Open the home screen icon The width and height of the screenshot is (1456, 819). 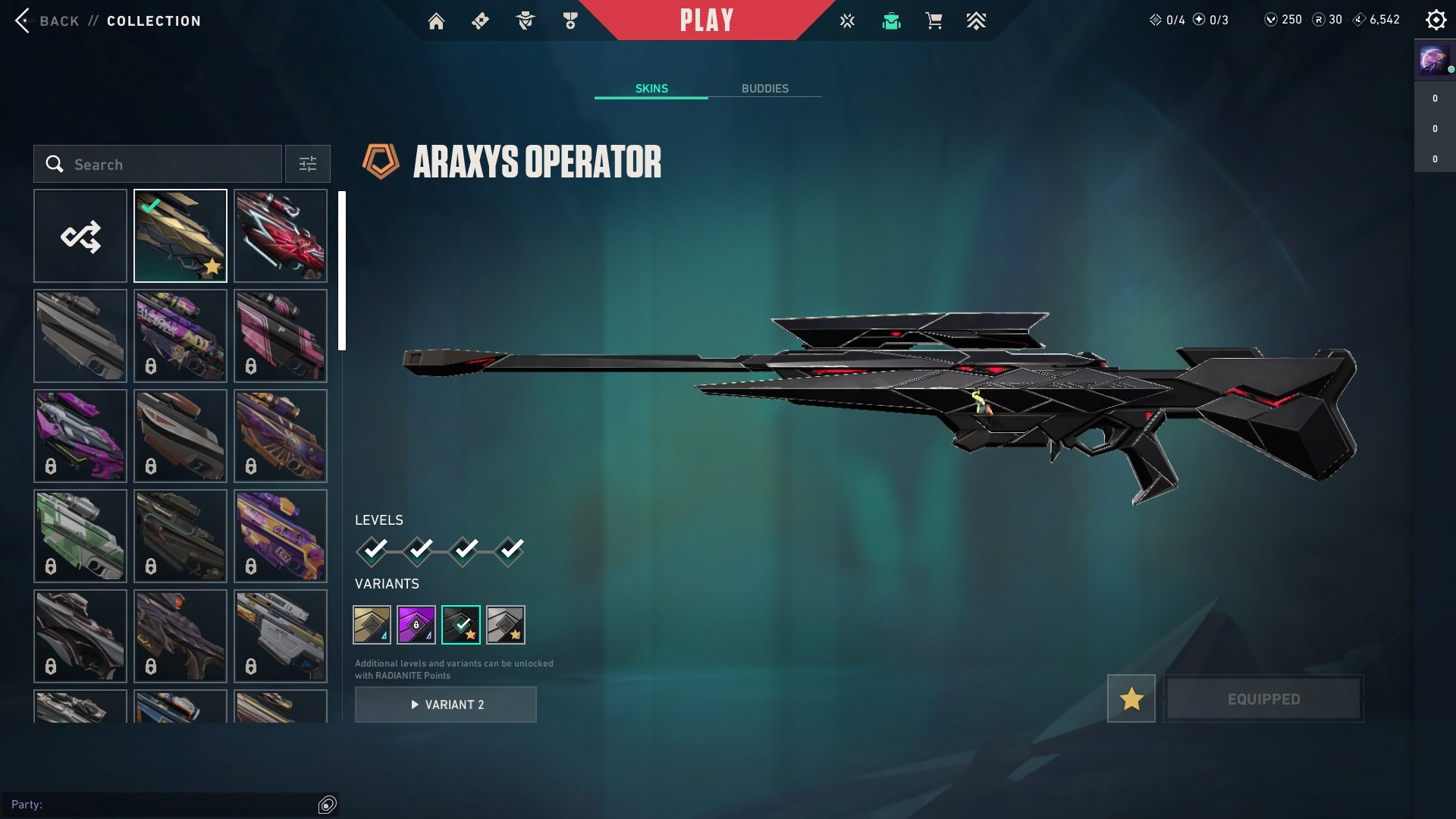coord(436,21)
